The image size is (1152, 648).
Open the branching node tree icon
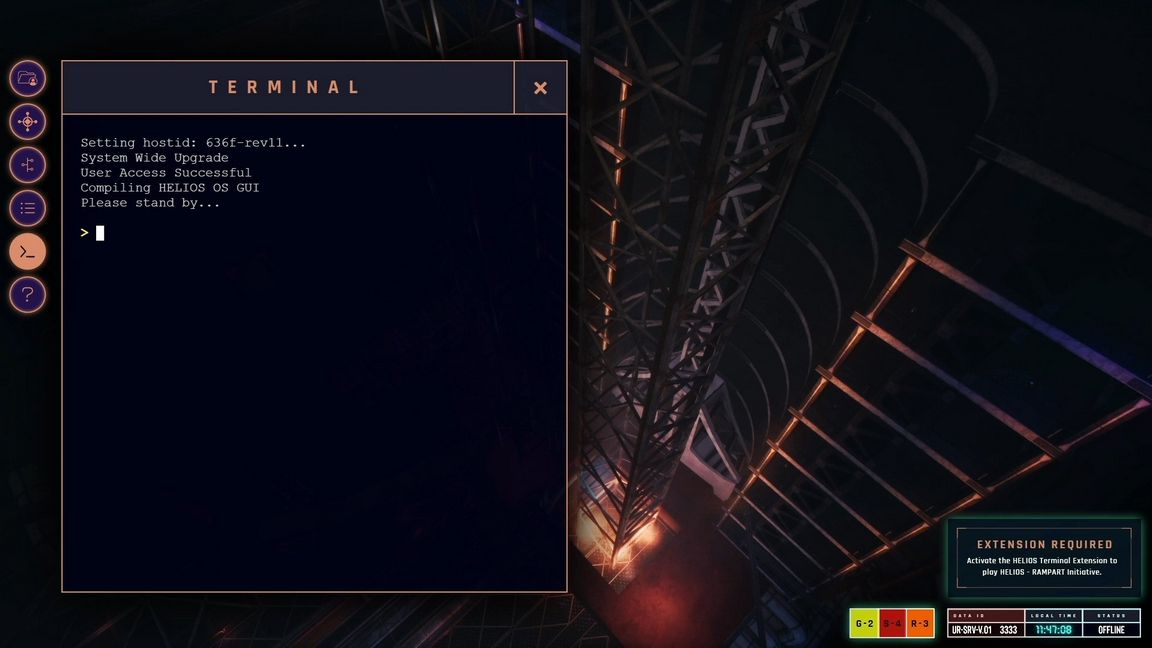tap(28, 165)
